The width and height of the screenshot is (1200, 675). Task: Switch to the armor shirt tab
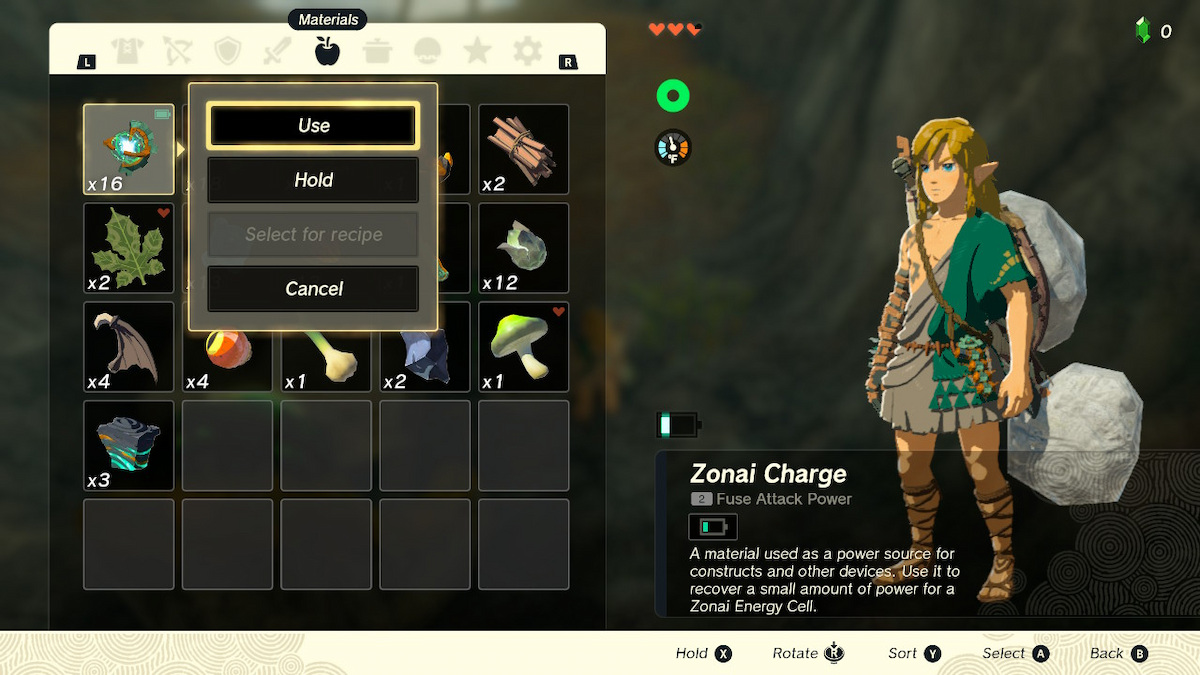click(128, 52)
